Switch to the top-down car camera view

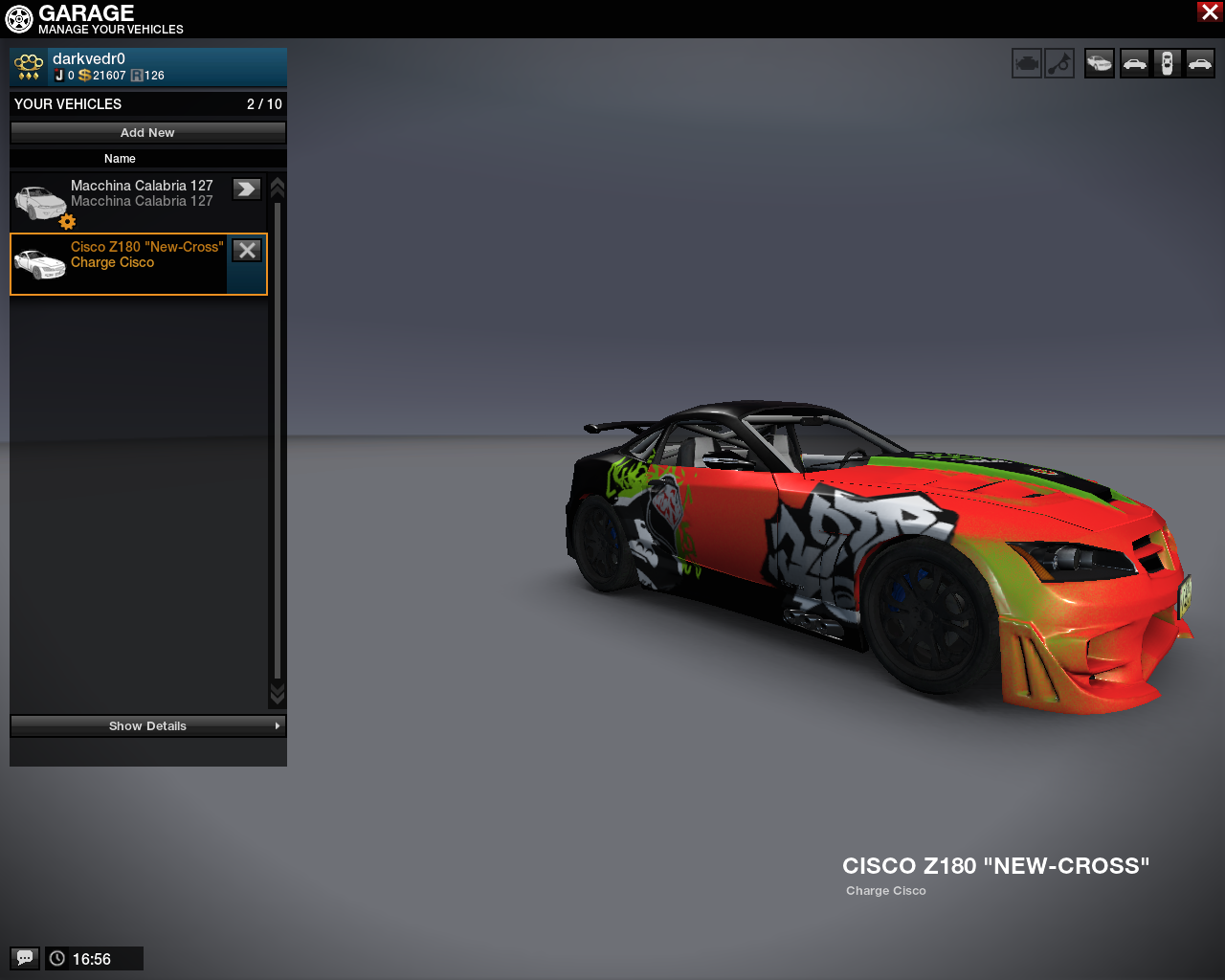(1167, 64)
